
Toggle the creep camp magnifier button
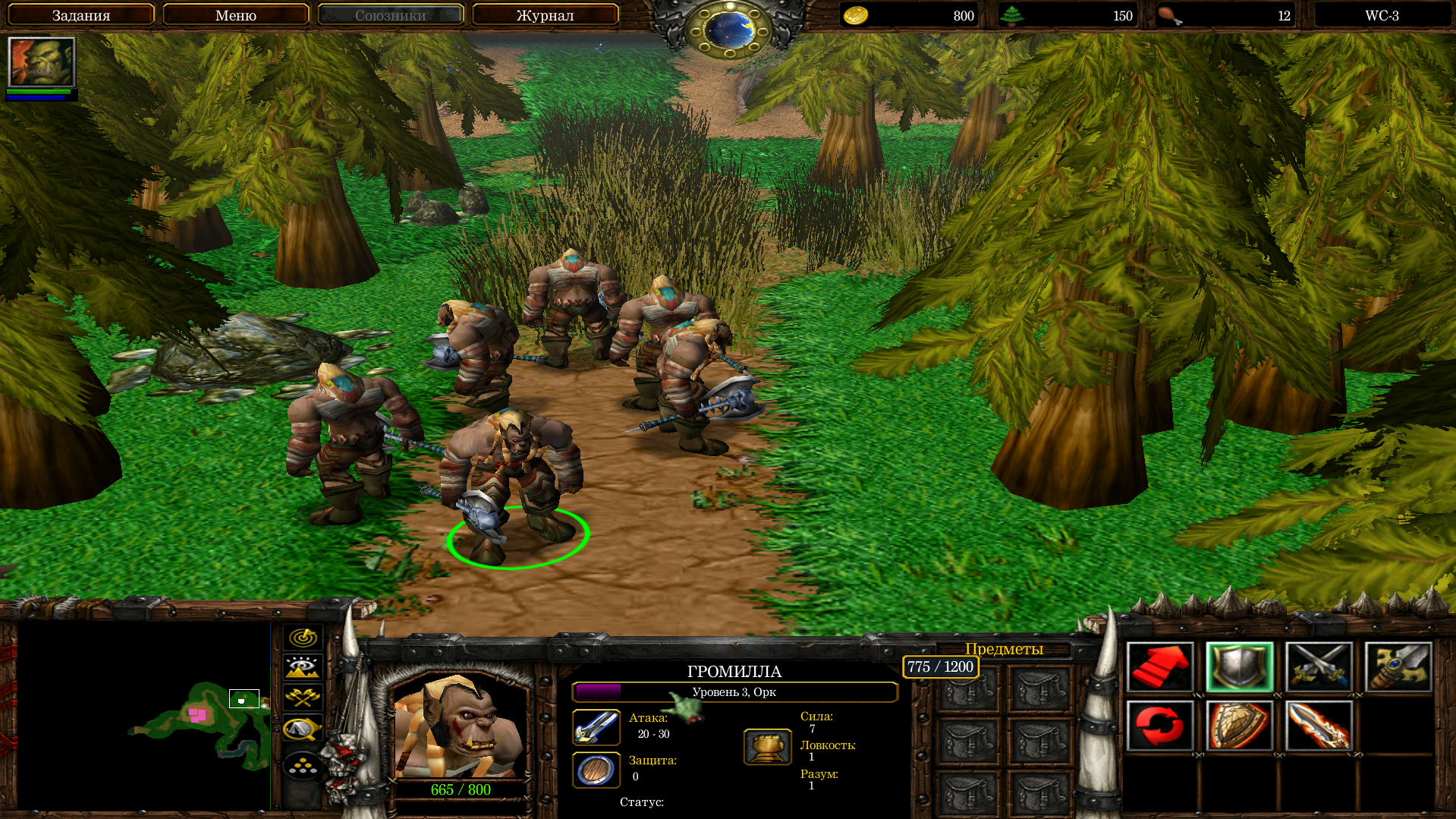(x=303, y=728)
